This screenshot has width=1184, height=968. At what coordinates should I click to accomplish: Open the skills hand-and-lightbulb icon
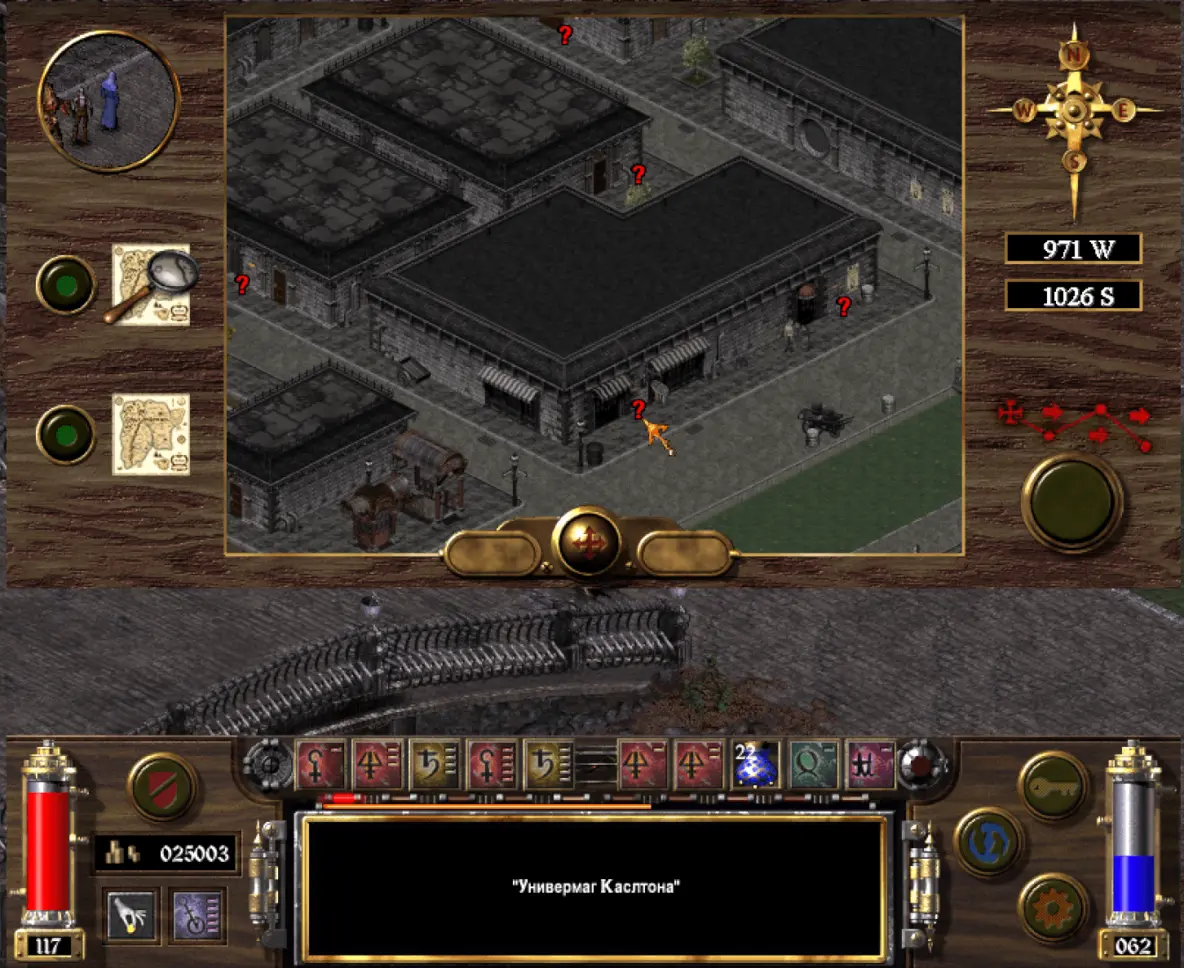[132, 915]
